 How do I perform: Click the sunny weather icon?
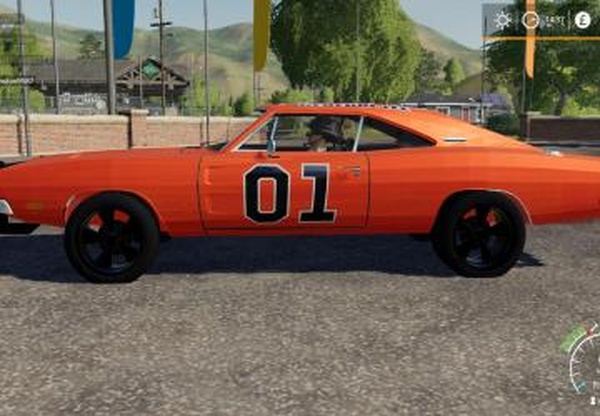pyautogui.click(x=502, y=20)
